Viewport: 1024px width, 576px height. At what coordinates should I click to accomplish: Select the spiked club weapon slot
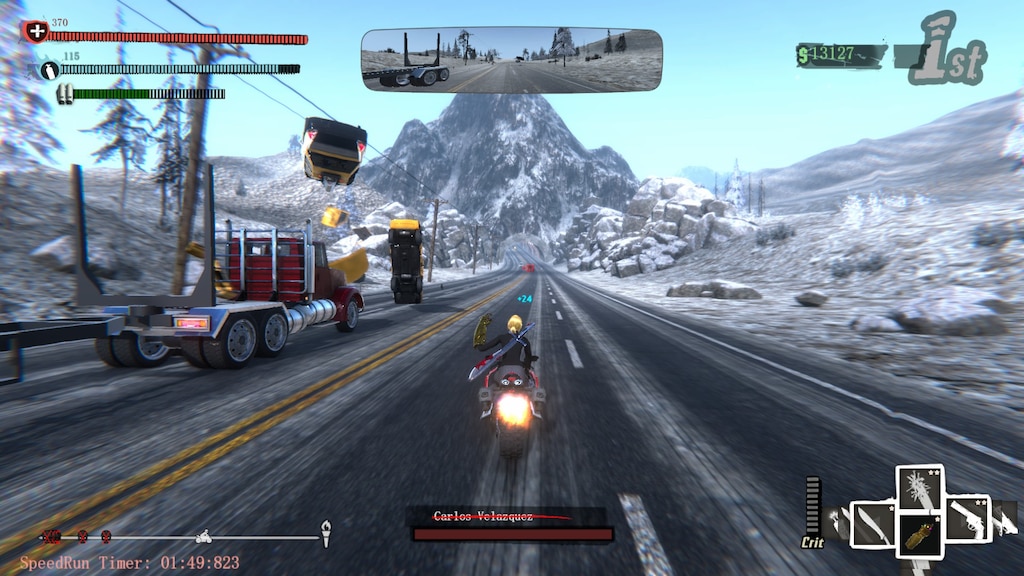coord(920,490)
